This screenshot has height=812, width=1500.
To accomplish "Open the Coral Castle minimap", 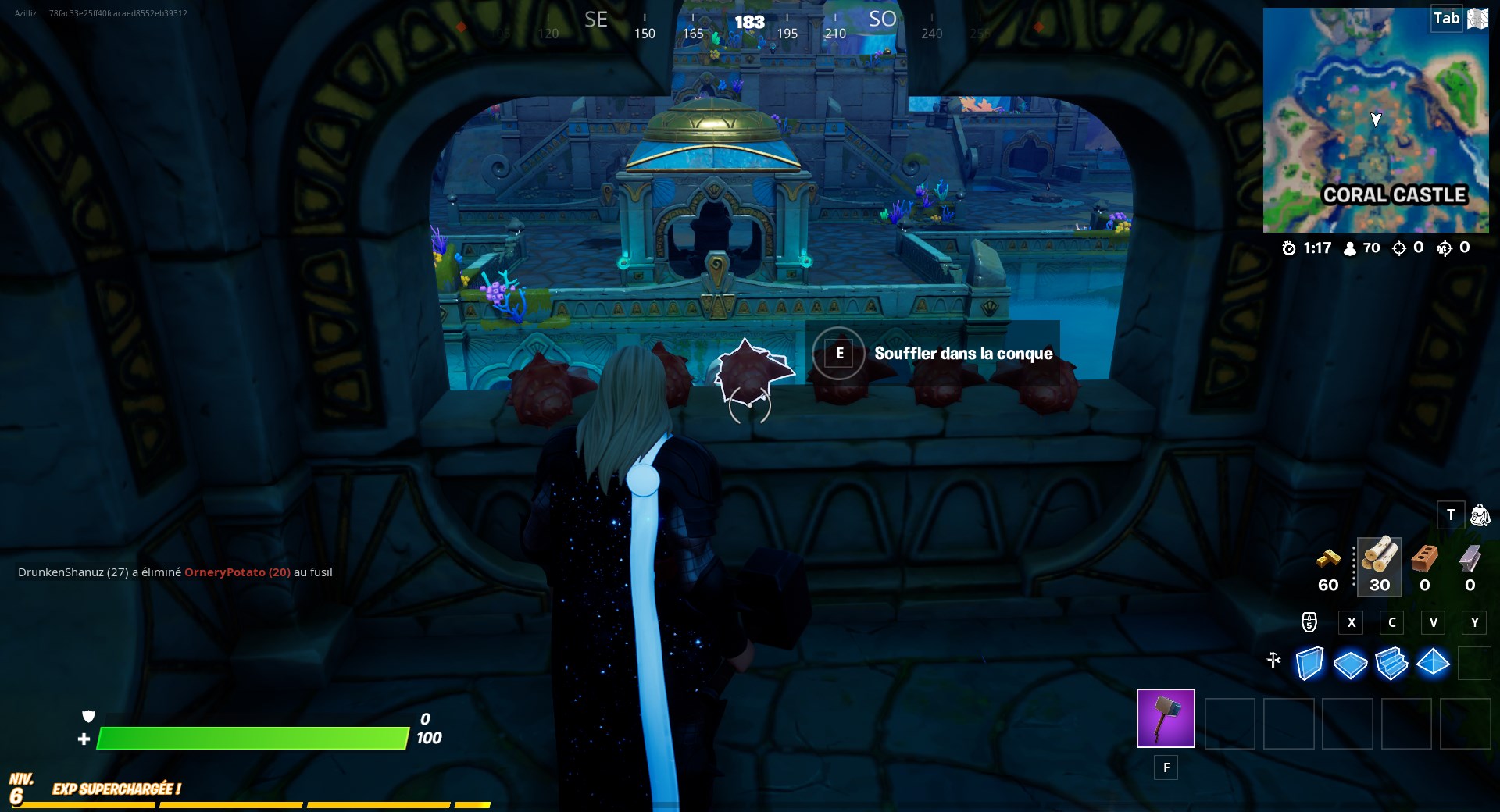I will click(x=1375, y=121).
